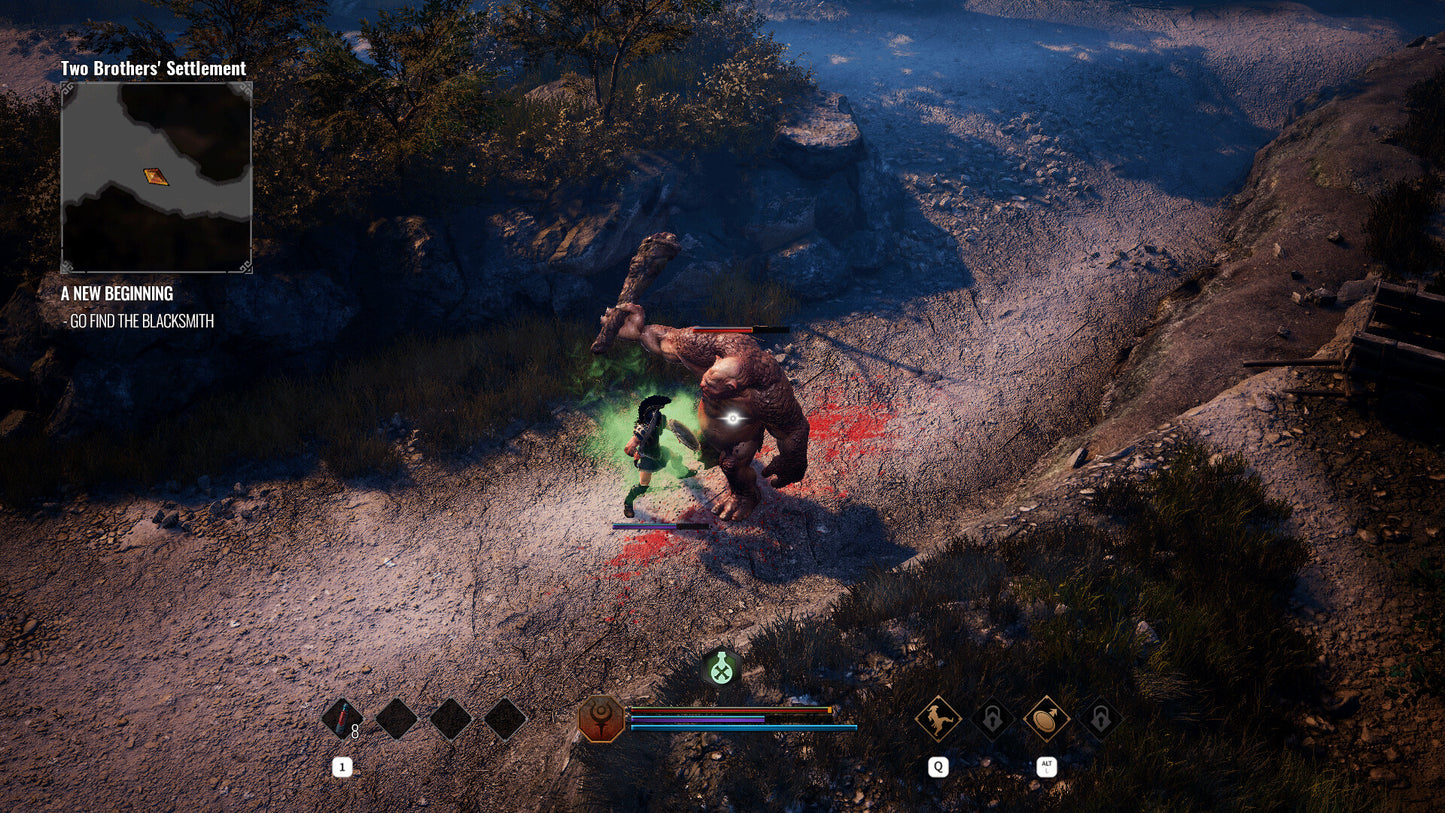Select the kick ability bound to Q
The height and width of the screenshot is (813, 1445).
point(937,719)
